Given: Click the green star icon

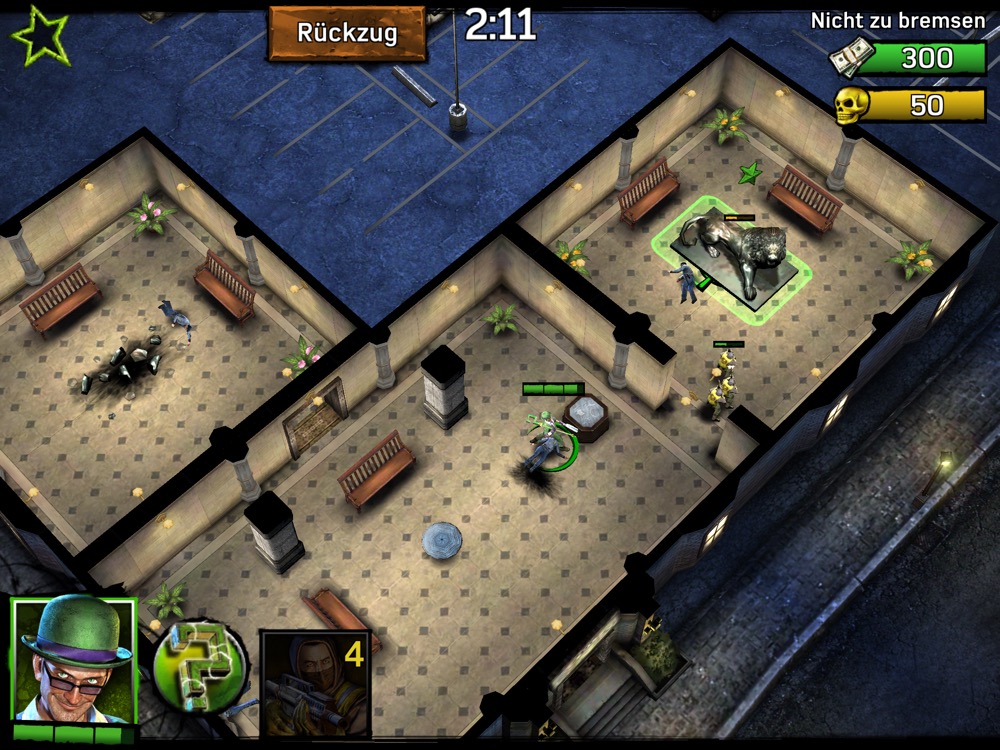Looking at the screenshot, I should (x=40, y=35).
